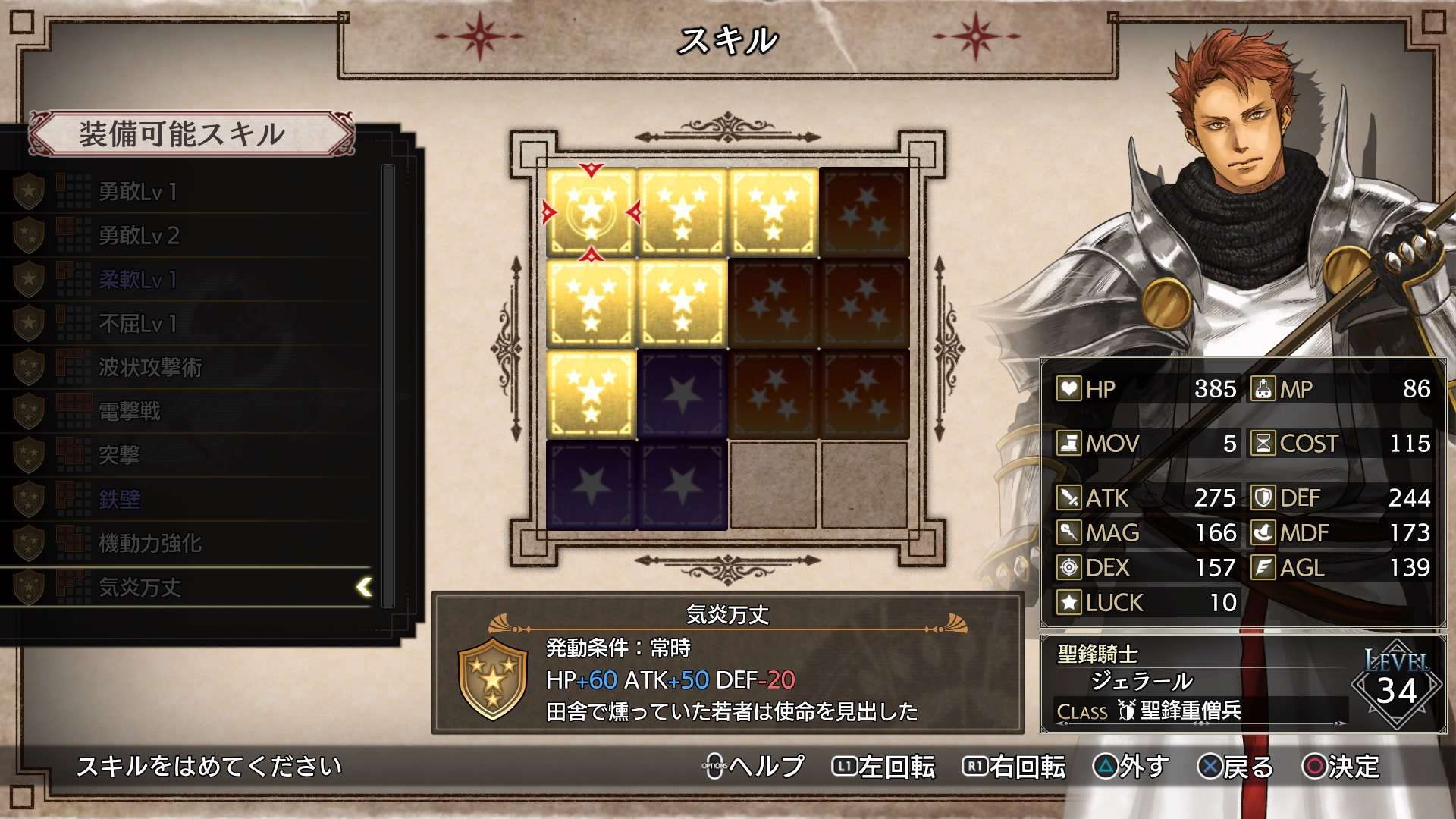Click the MP potion flask icon

1262,389
